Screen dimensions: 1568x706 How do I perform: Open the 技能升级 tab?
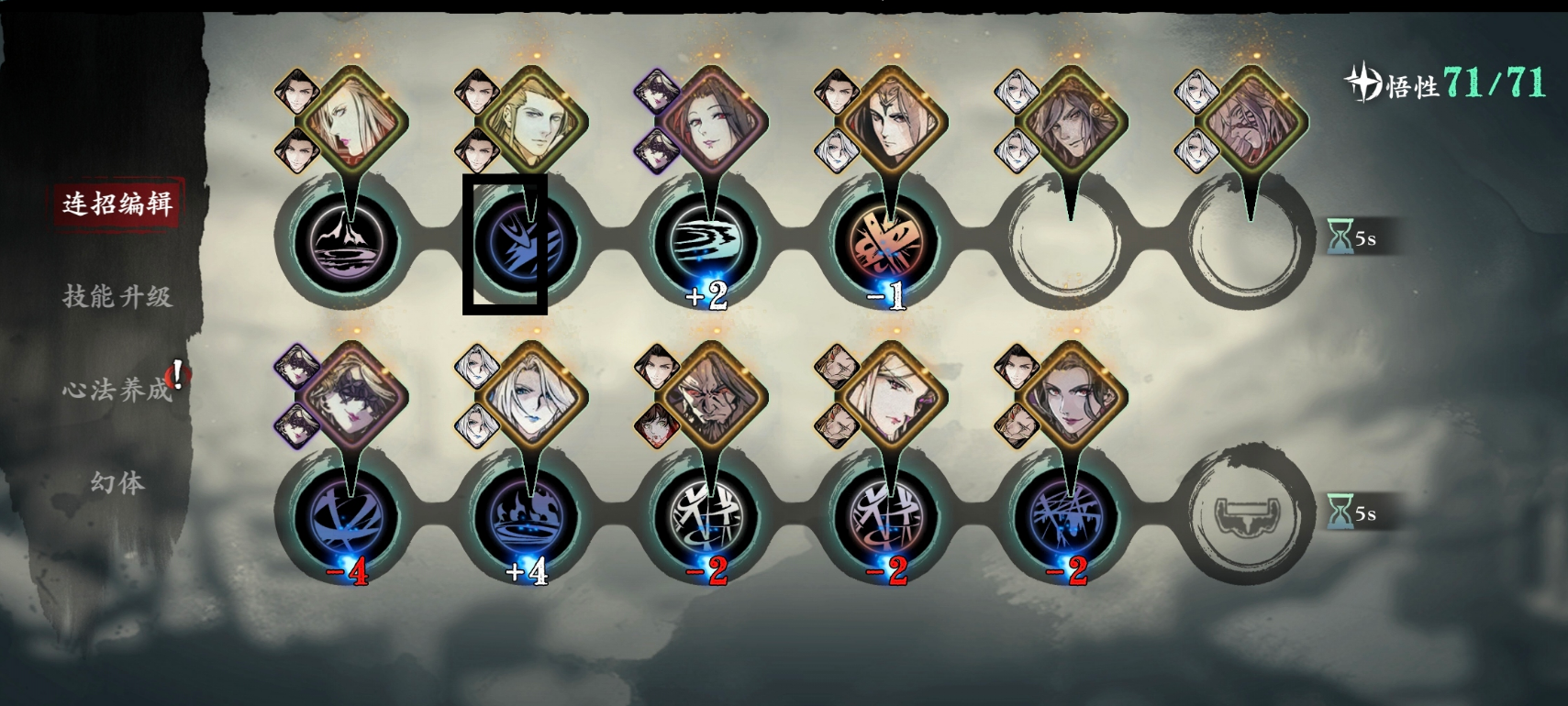tap(117, 296)
